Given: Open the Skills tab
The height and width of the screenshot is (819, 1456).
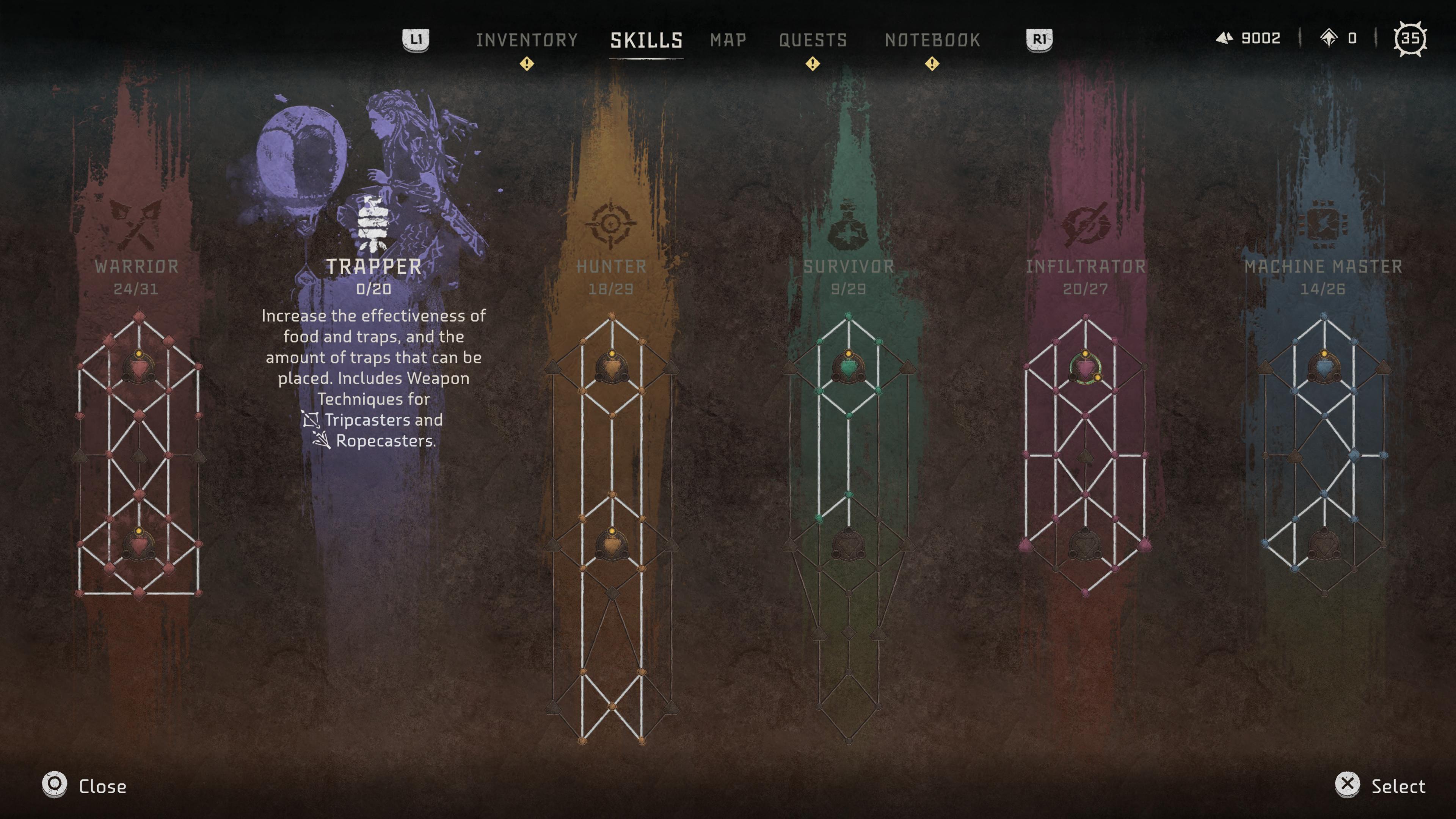Looking at the screenshot, I should [646, 40].
